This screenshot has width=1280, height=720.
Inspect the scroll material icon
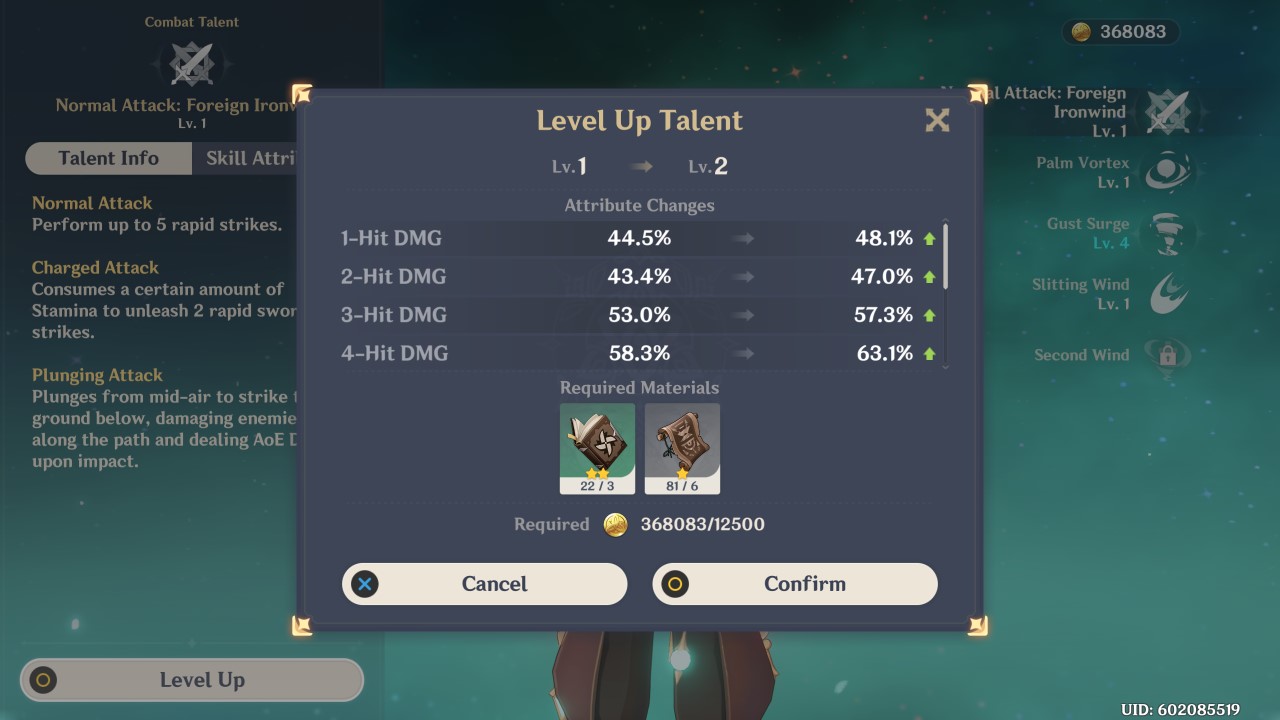coord(683,442)
